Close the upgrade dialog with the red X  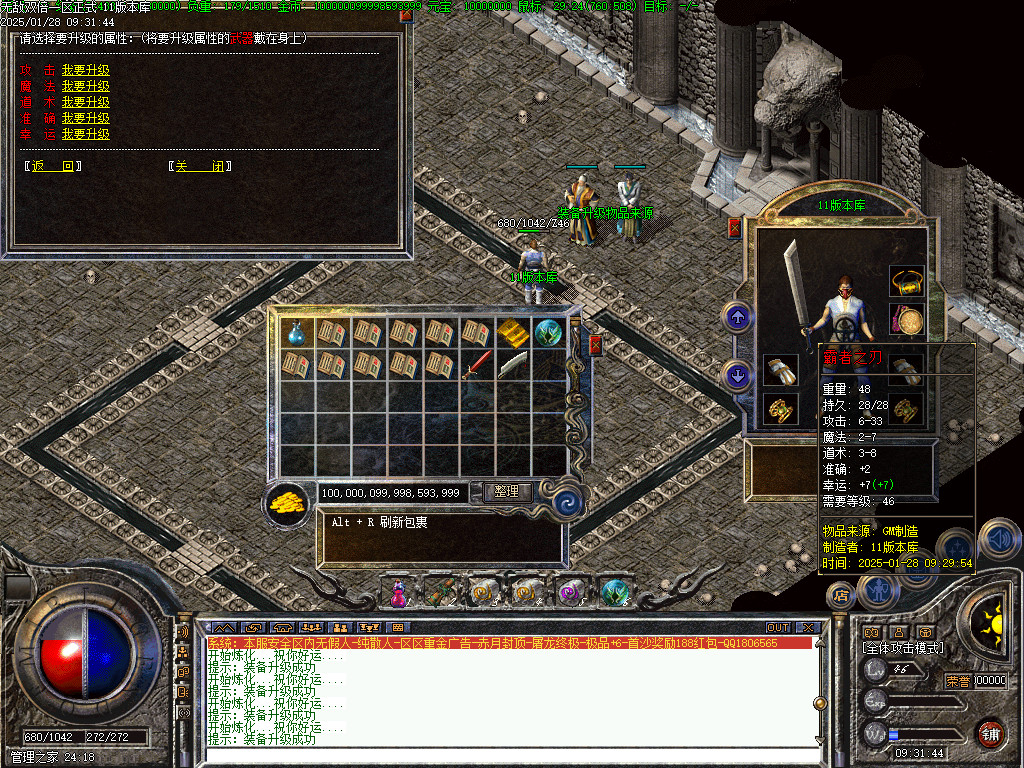[x=405, y=15]
